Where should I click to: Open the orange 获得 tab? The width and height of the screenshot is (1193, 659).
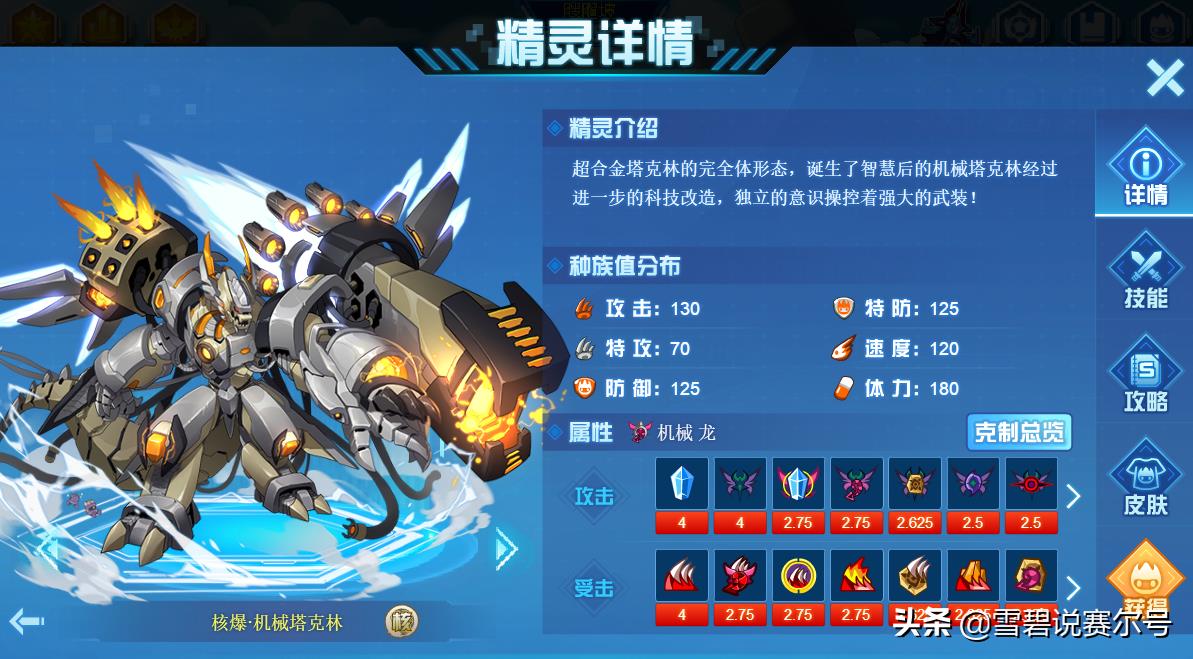1146,583
